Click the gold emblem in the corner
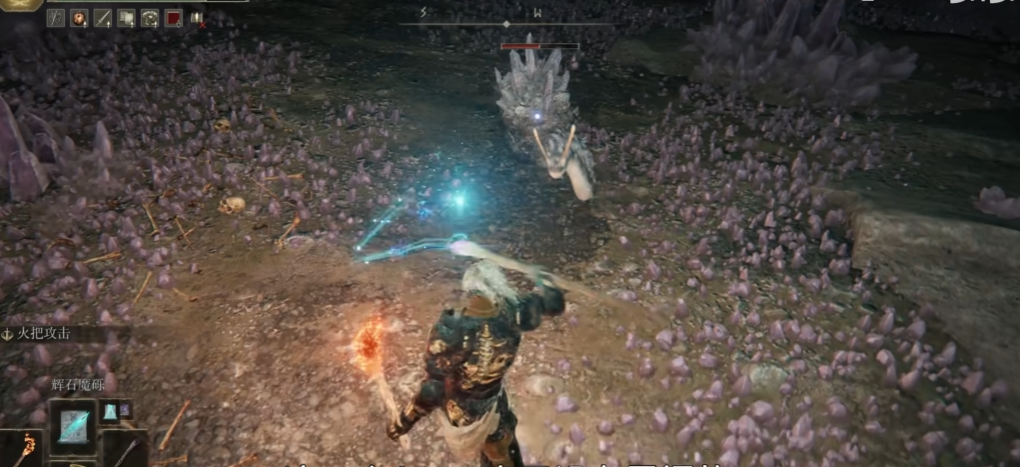1020x467 pixels. coord(20,3)
